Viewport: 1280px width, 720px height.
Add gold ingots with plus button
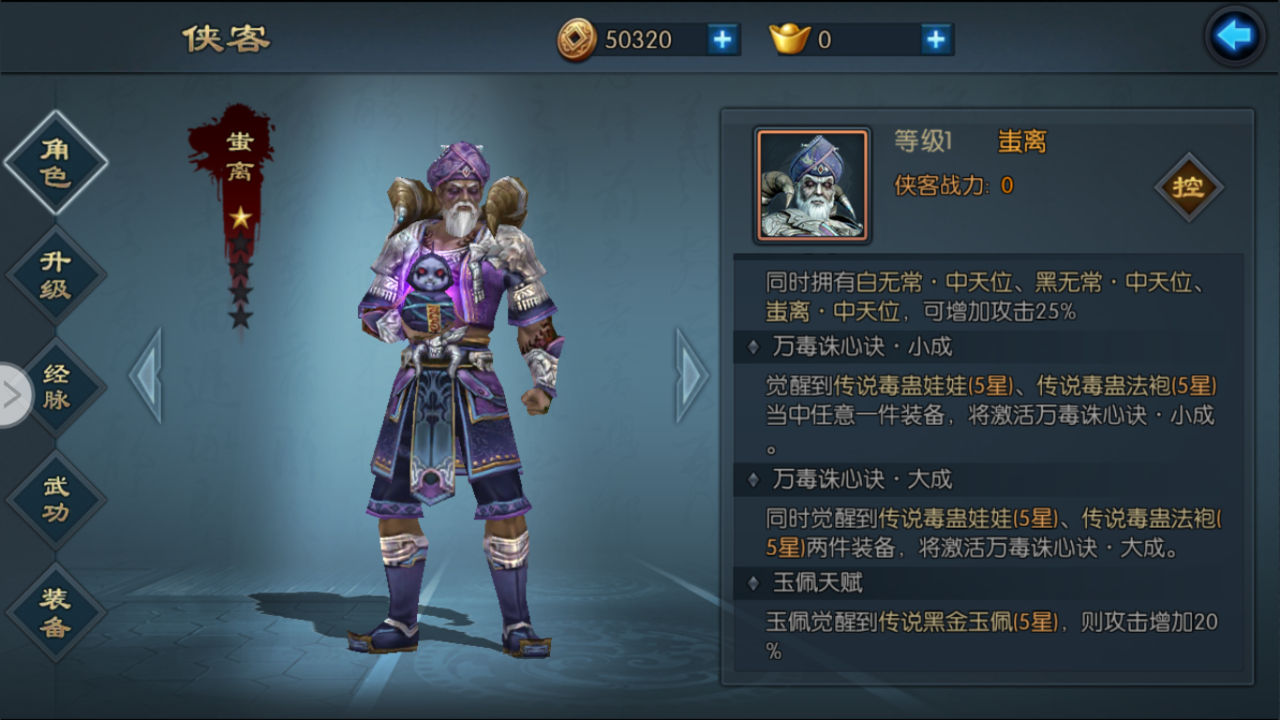935,39
